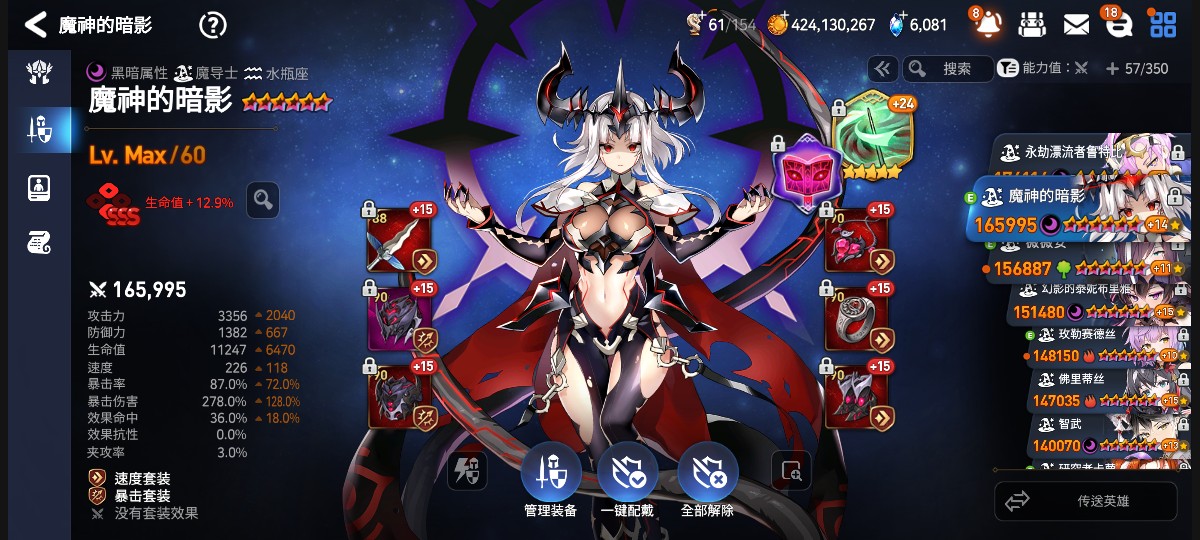Open the mailbox envelope icon
Image resolution: width=1200 pixels, height=540 pixels.
1076,25
